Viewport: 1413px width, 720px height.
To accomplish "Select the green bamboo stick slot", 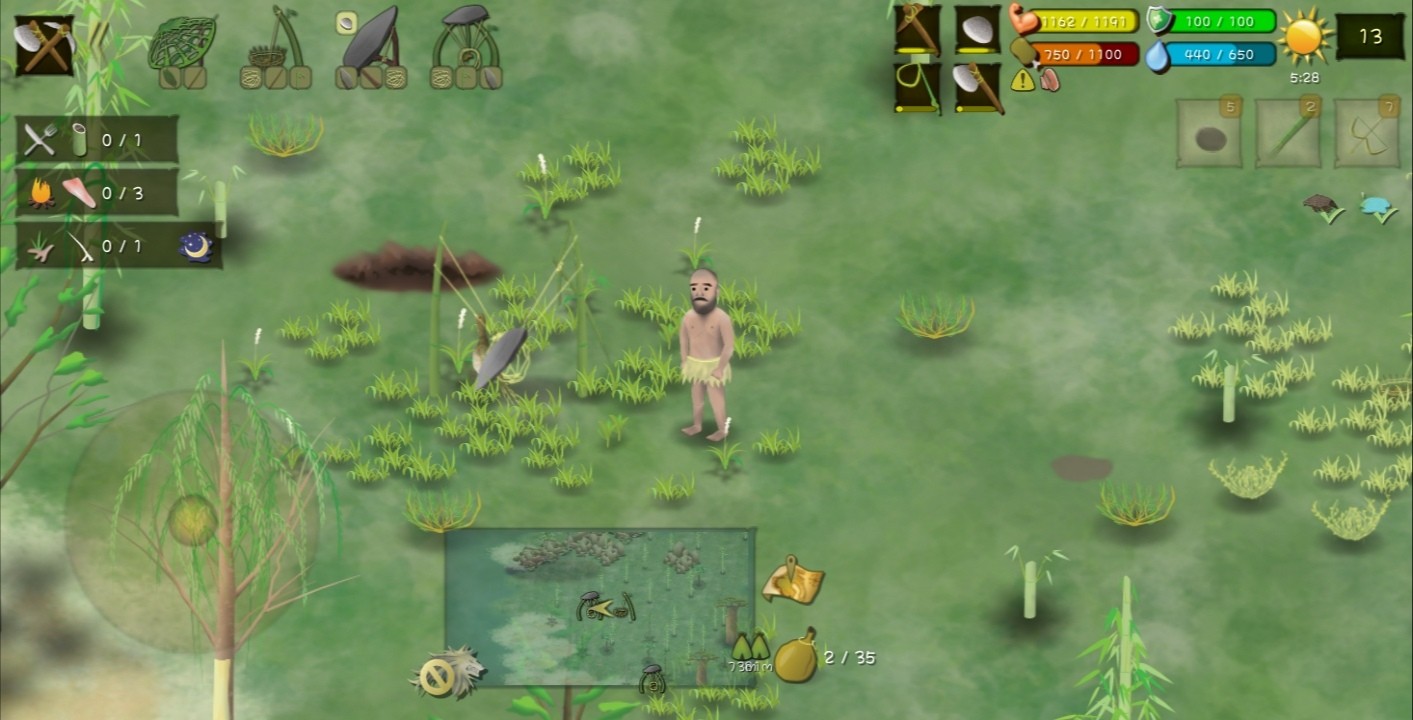I will [1289, 134].
